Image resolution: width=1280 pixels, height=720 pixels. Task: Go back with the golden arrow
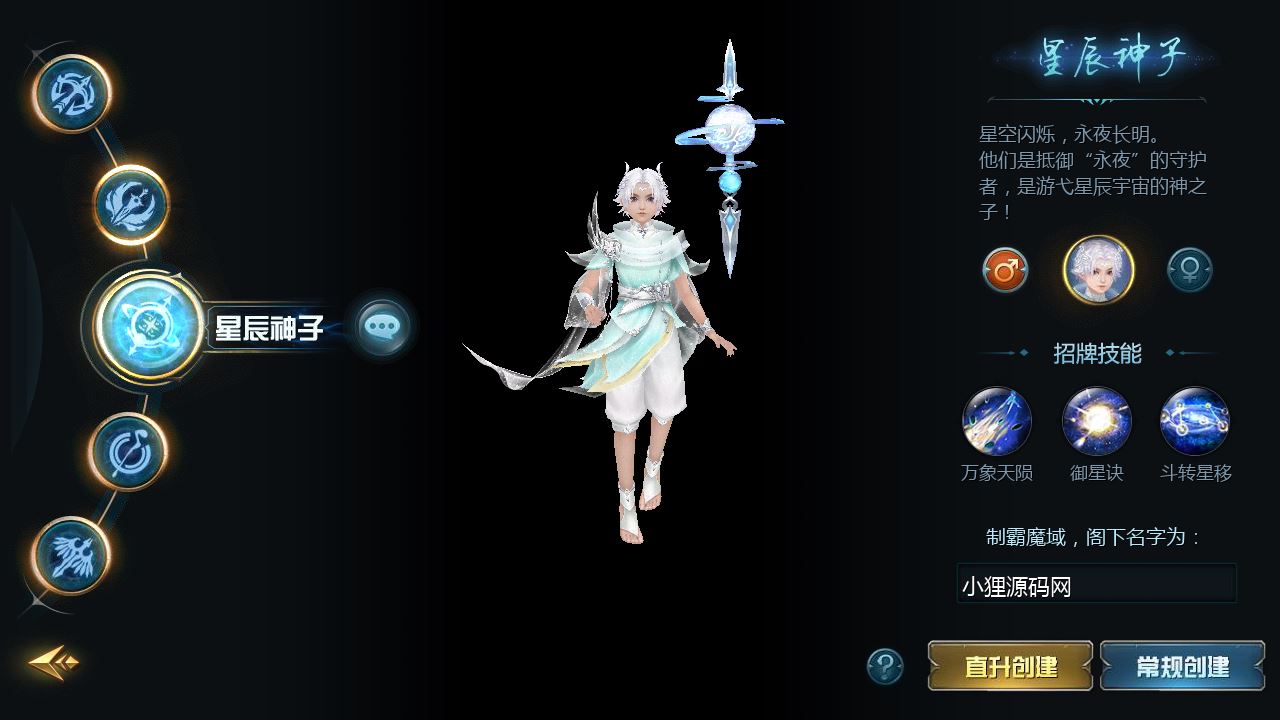click(53, 662)
